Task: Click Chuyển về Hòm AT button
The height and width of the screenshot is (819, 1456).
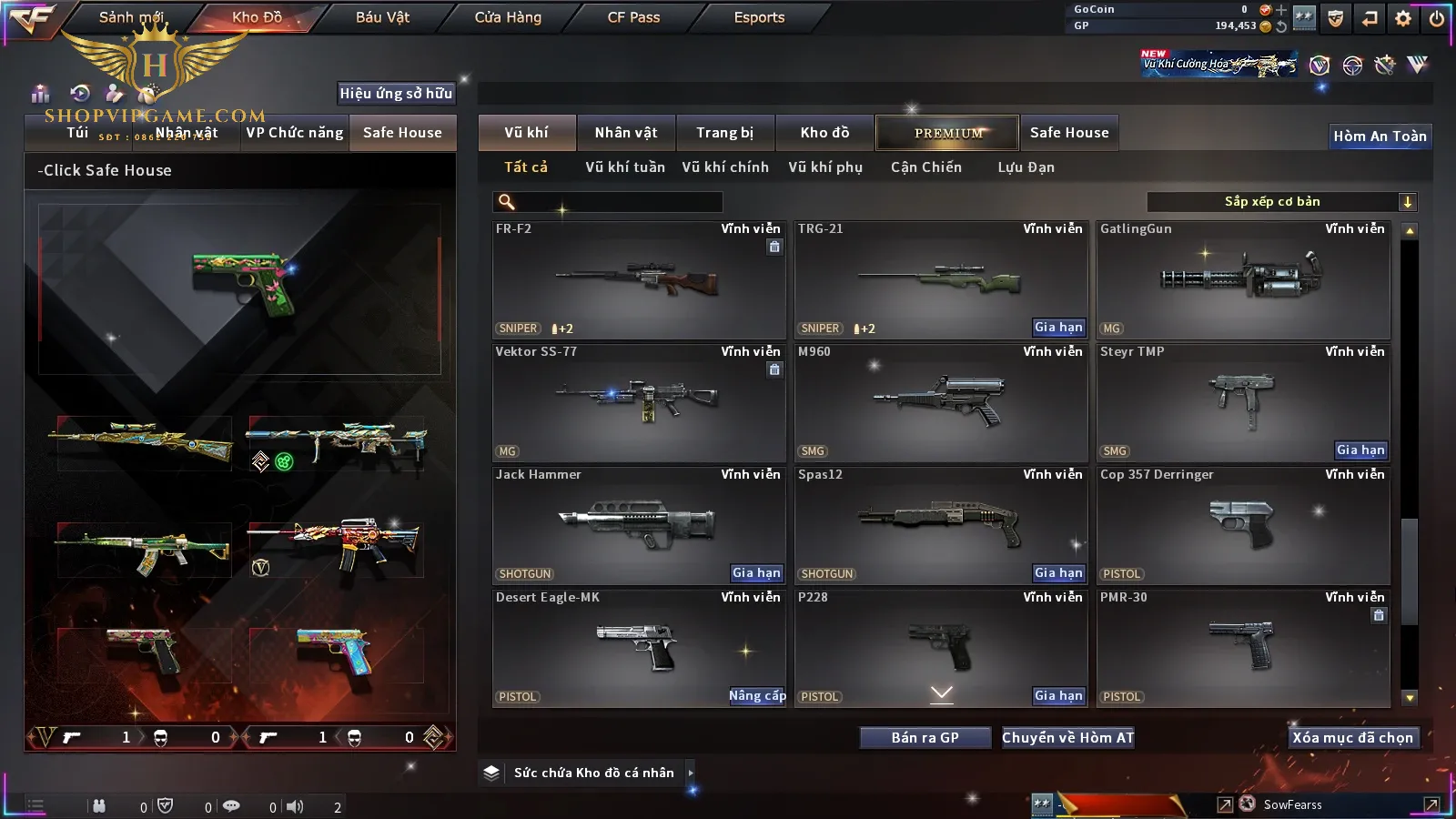Action: point(1067,738)
